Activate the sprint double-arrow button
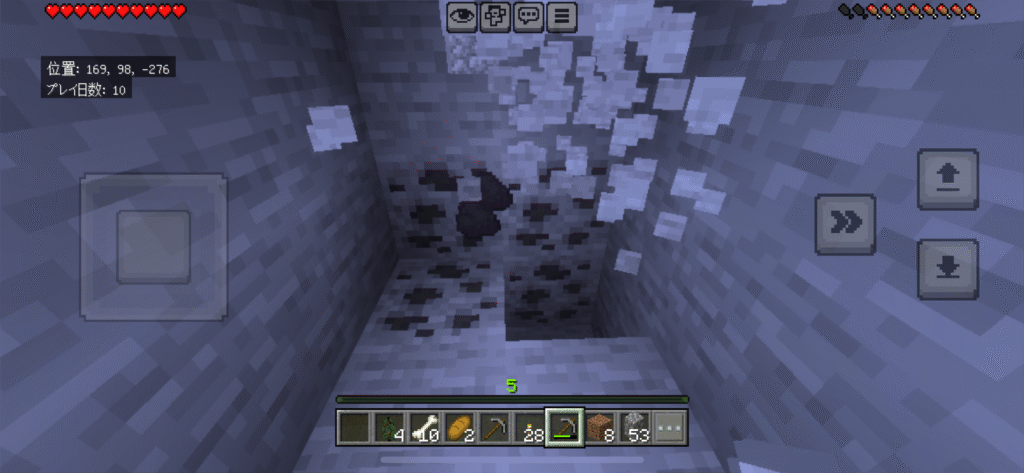This screenshot has width=1024, height=473. click(846, 224)
